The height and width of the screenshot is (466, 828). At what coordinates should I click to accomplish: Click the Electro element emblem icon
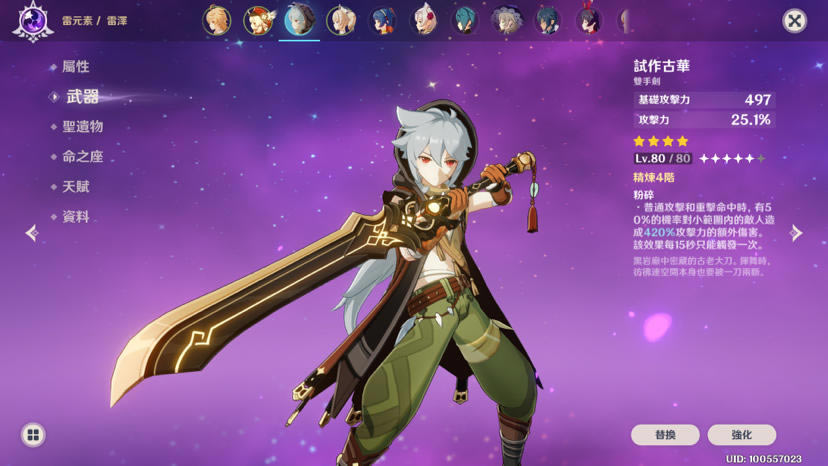pyautogui.click(x=32, y=21)
